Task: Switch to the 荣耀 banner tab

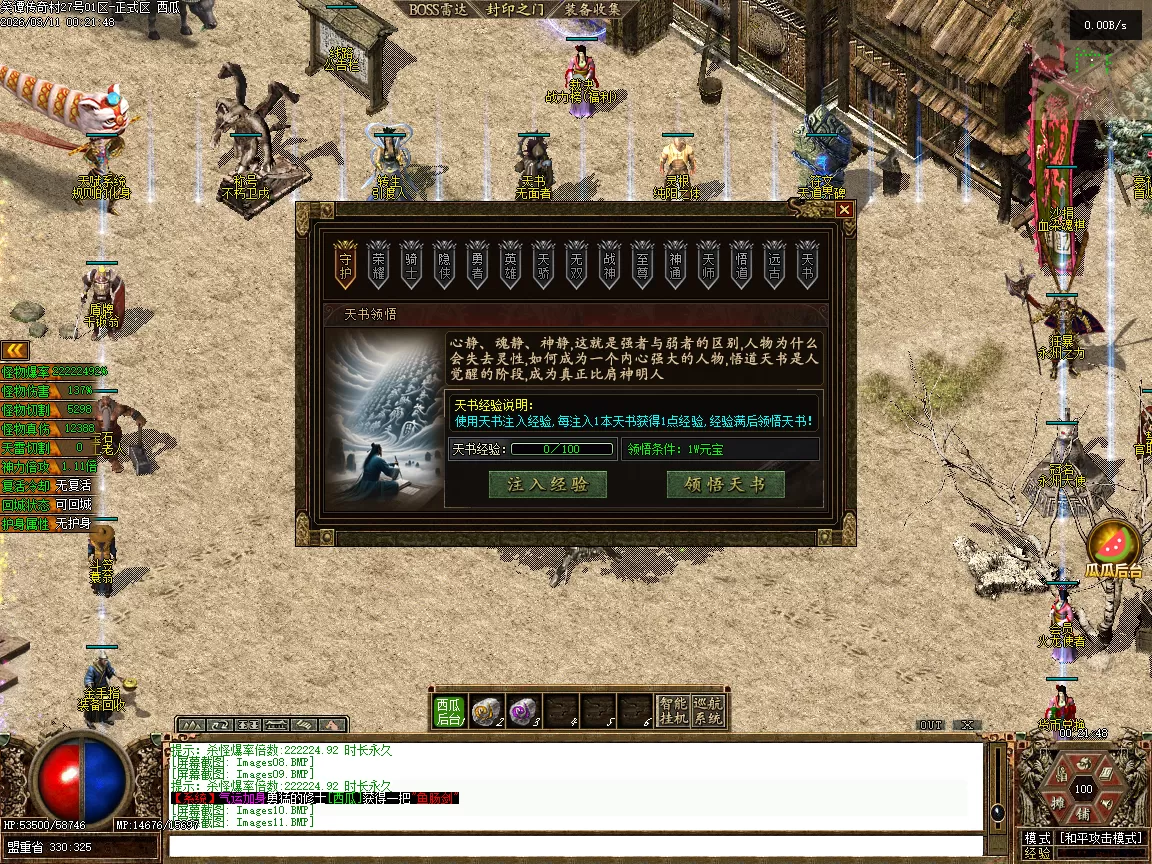Action: point(378,264)
